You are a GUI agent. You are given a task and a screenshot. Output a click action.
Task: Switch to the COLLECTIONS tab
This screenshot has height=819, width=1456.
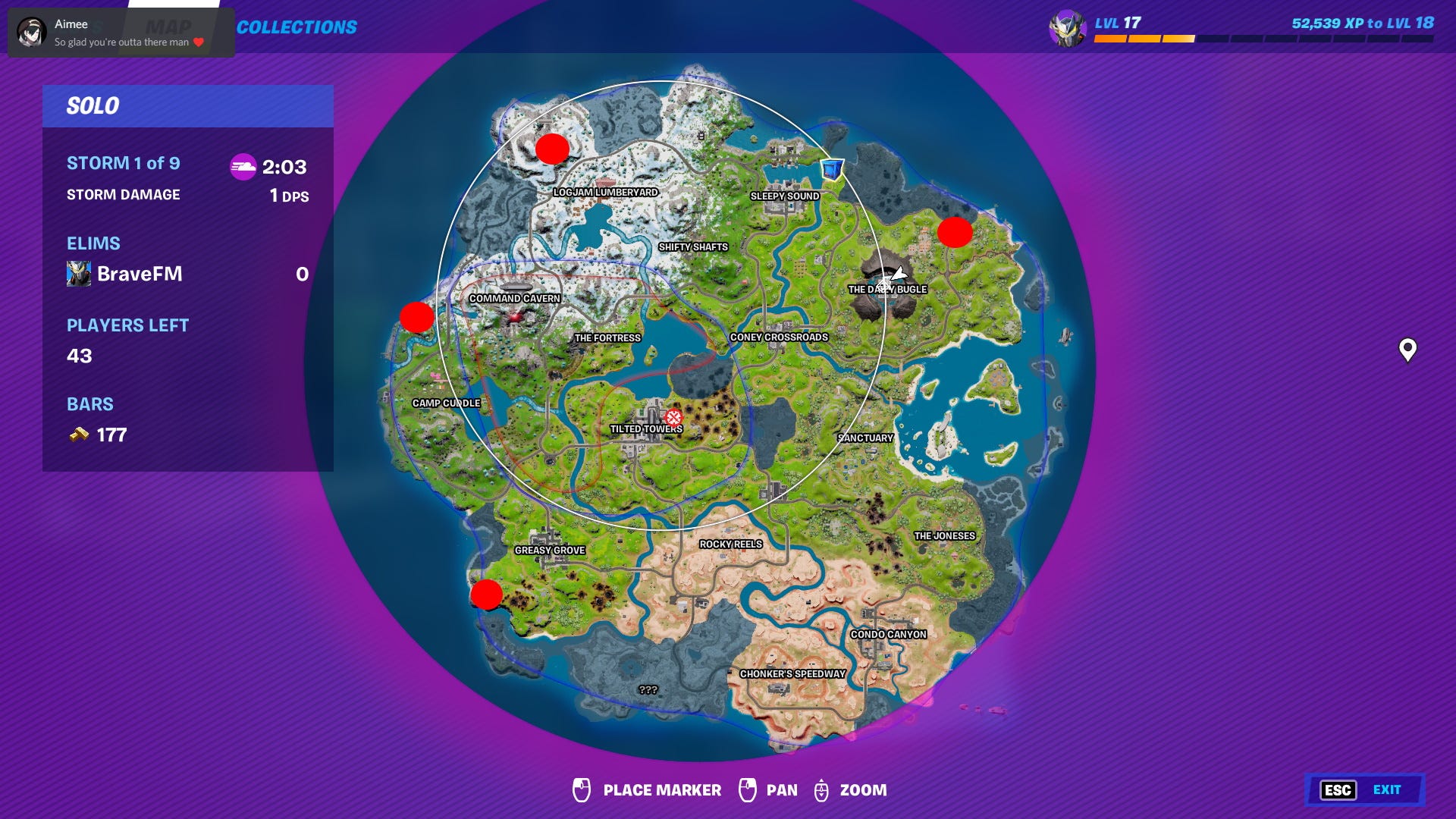[x=297, y=25]
